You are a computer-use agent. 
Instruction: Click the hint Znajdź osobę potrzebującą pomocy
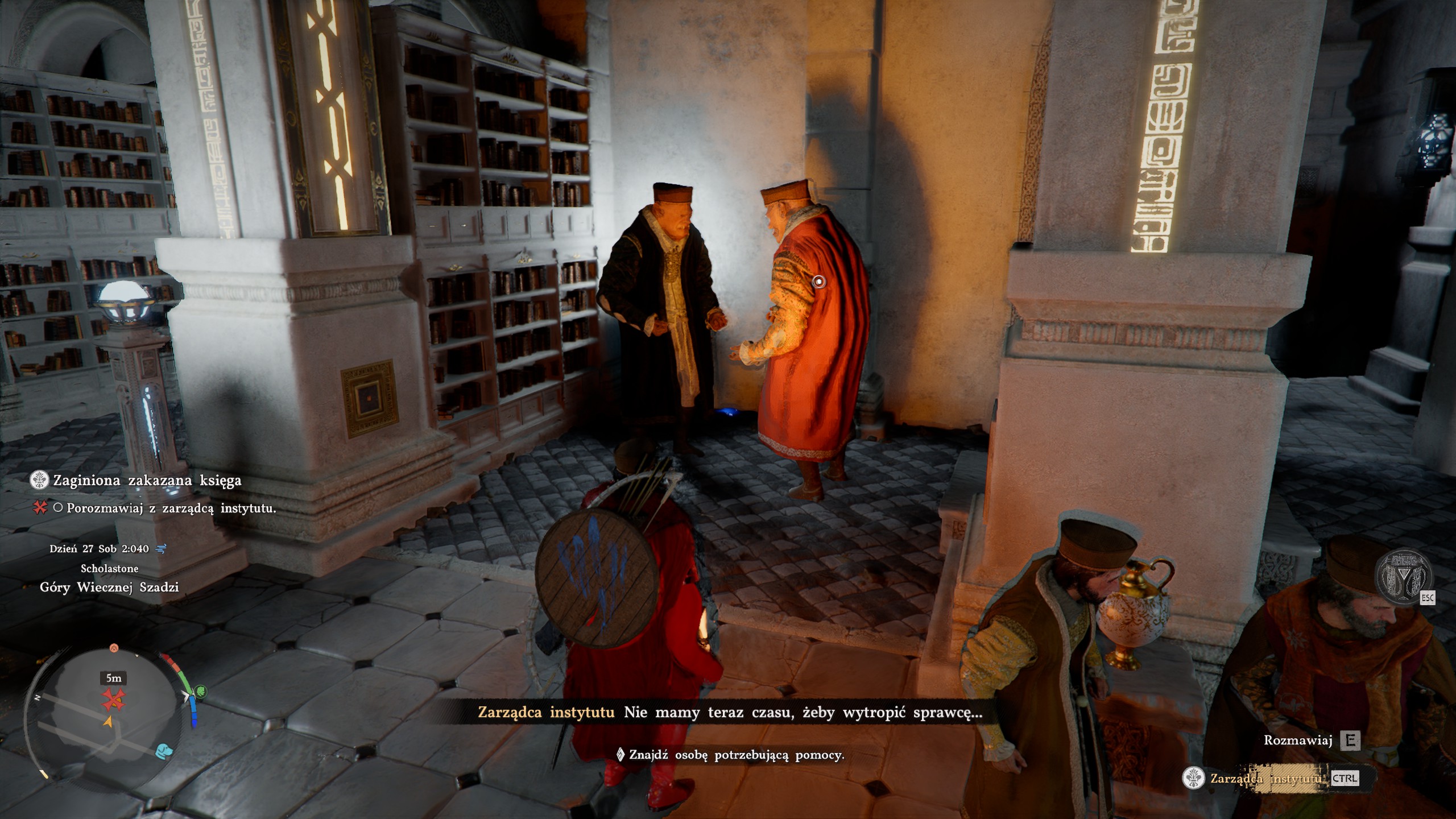tap(736, 755)
